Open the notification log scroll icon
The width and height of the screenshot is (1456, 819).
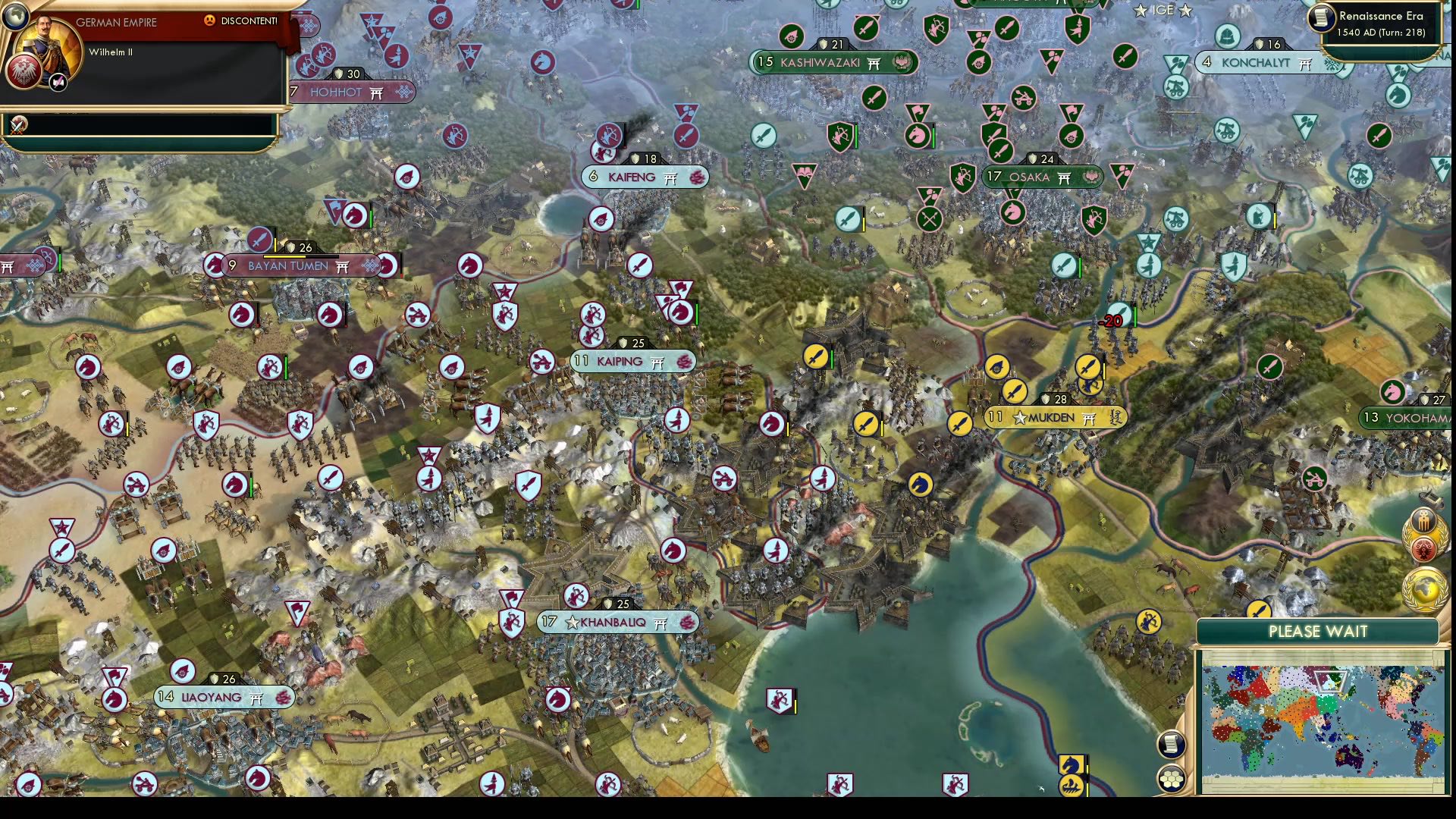pyautogui.click(x=1172, y=745)
